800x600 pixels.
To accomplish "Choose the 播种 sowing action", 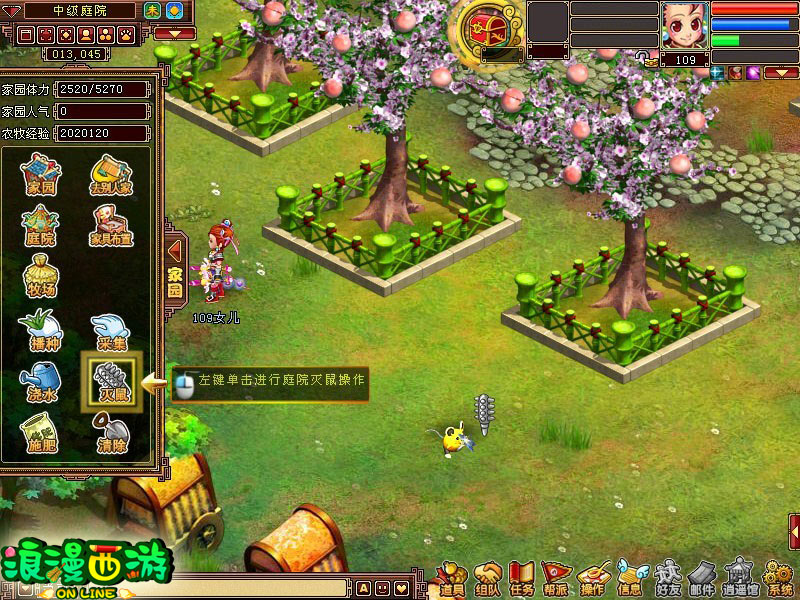I will click(x=40, y=330).
